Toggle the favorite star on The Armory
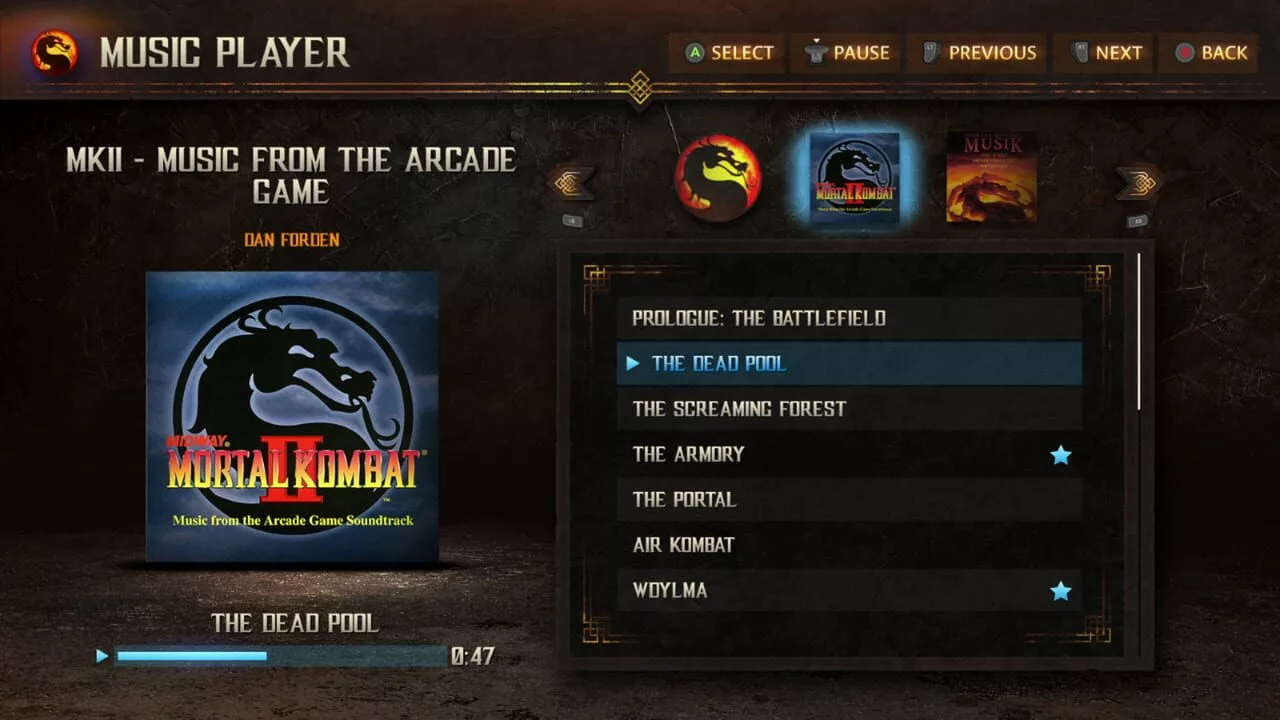The height and width of the screenshot is (720, 1280). (x=1061, y=454)
